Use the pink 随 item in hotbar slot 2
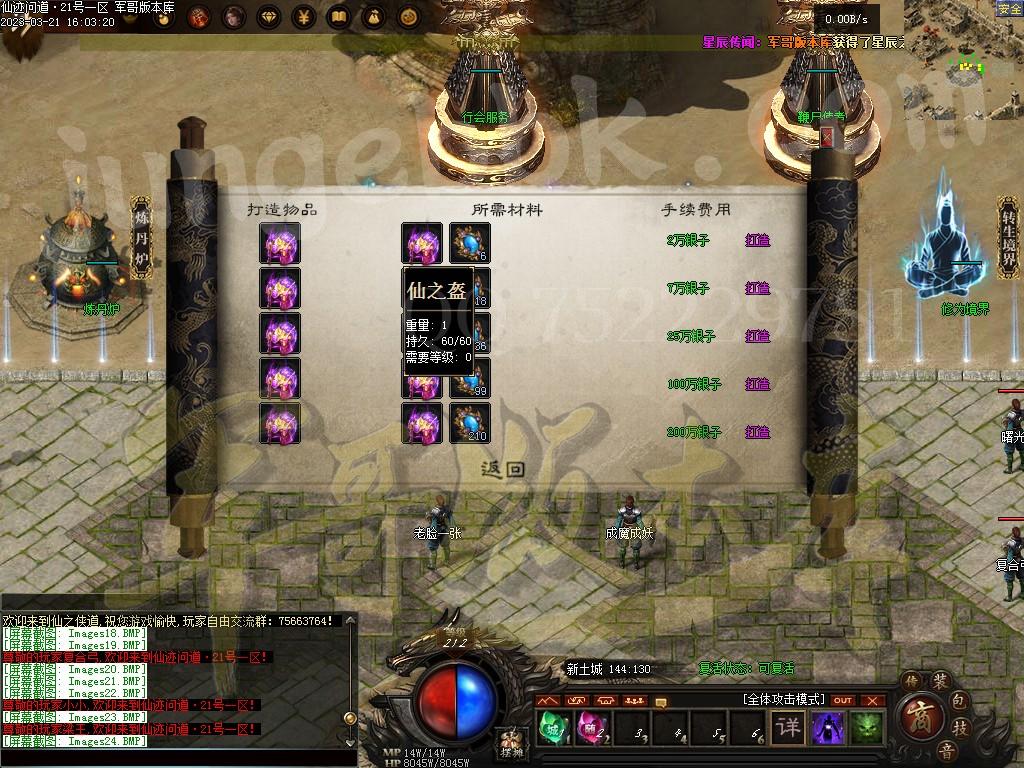 click(x=589, y=727)
